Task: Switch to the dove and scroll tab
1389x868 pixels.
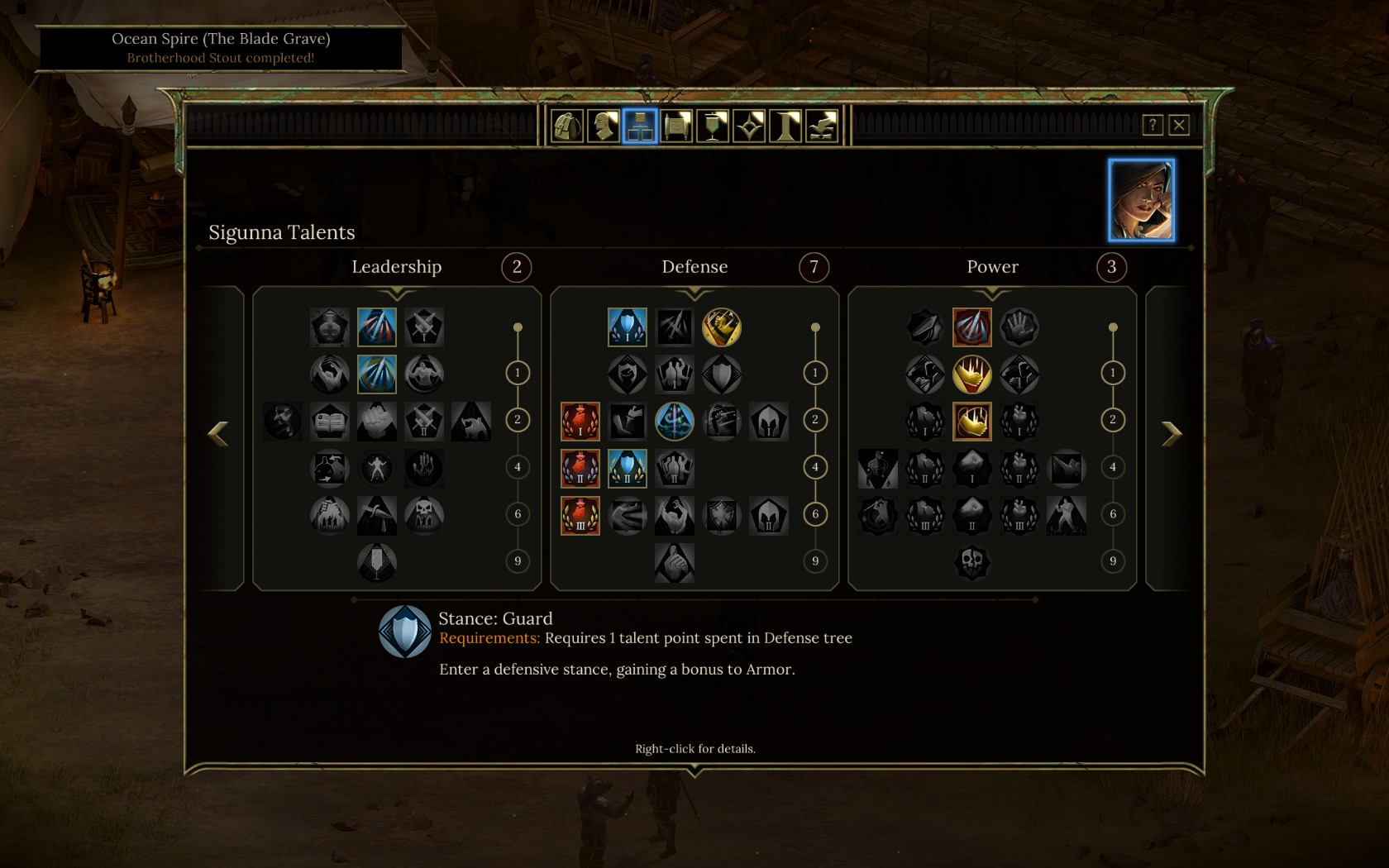Action: (x=822, y=126)
